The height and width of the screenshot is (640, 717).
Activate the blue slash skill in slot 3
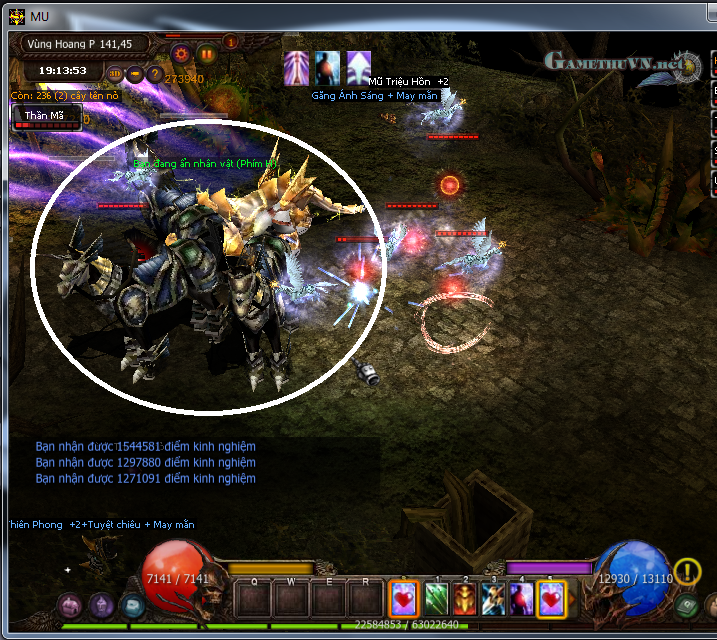point(493,599)
